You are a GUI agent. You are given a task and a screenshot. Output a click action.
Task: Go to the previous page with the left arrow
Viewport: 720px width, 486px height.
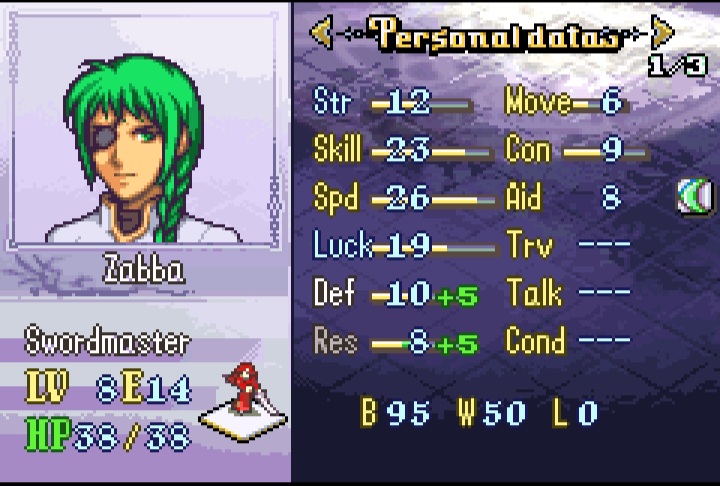coord(321,34)
